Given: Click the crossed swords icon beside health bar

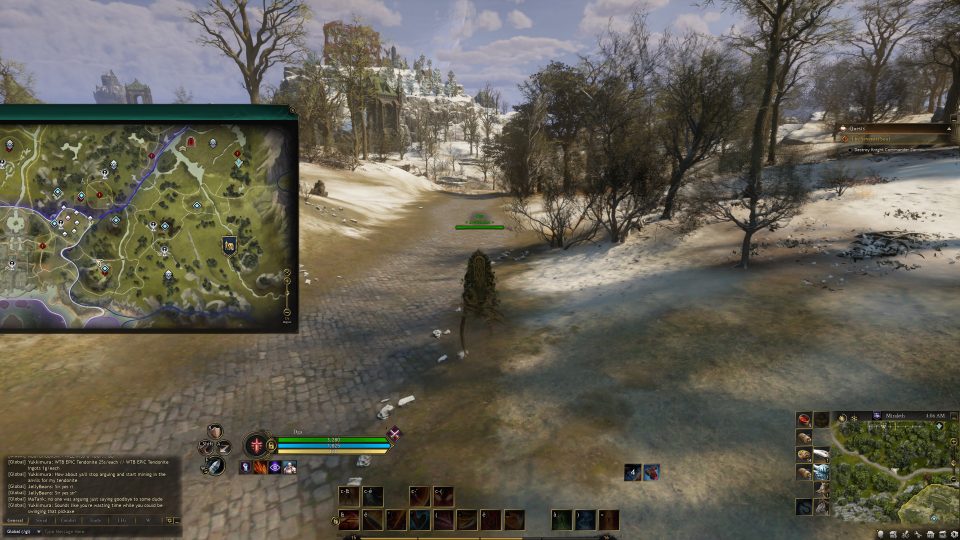Looking at the screenshot, I should click(394, 434).
